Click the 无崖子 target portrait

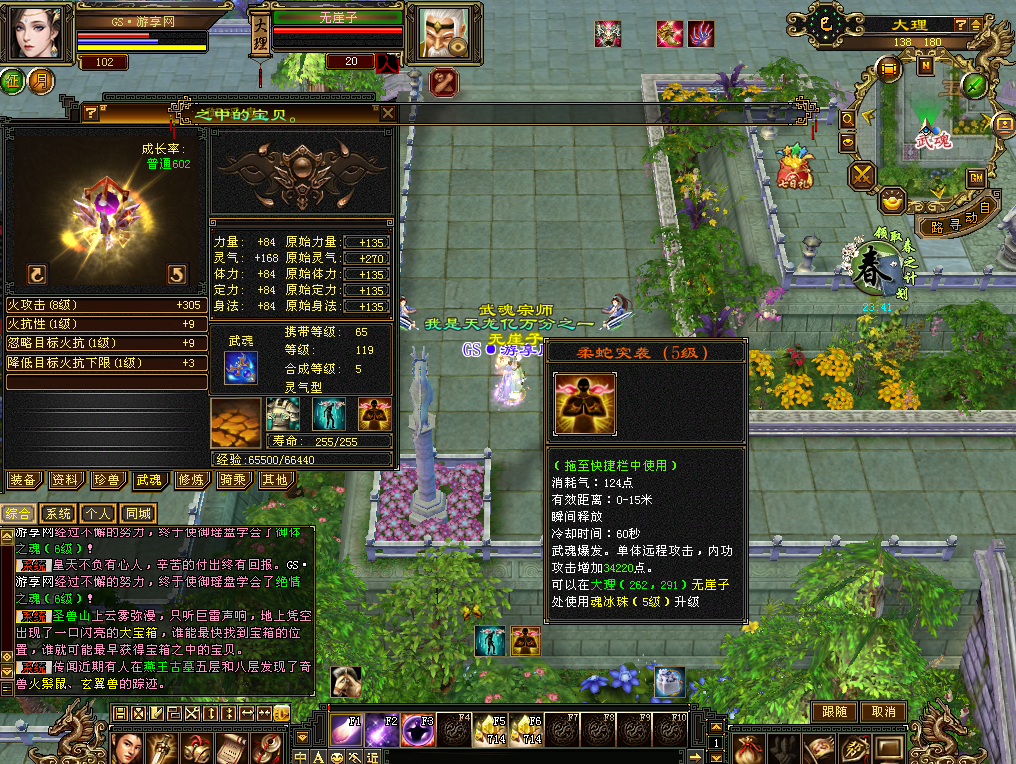tap(439, 37)
